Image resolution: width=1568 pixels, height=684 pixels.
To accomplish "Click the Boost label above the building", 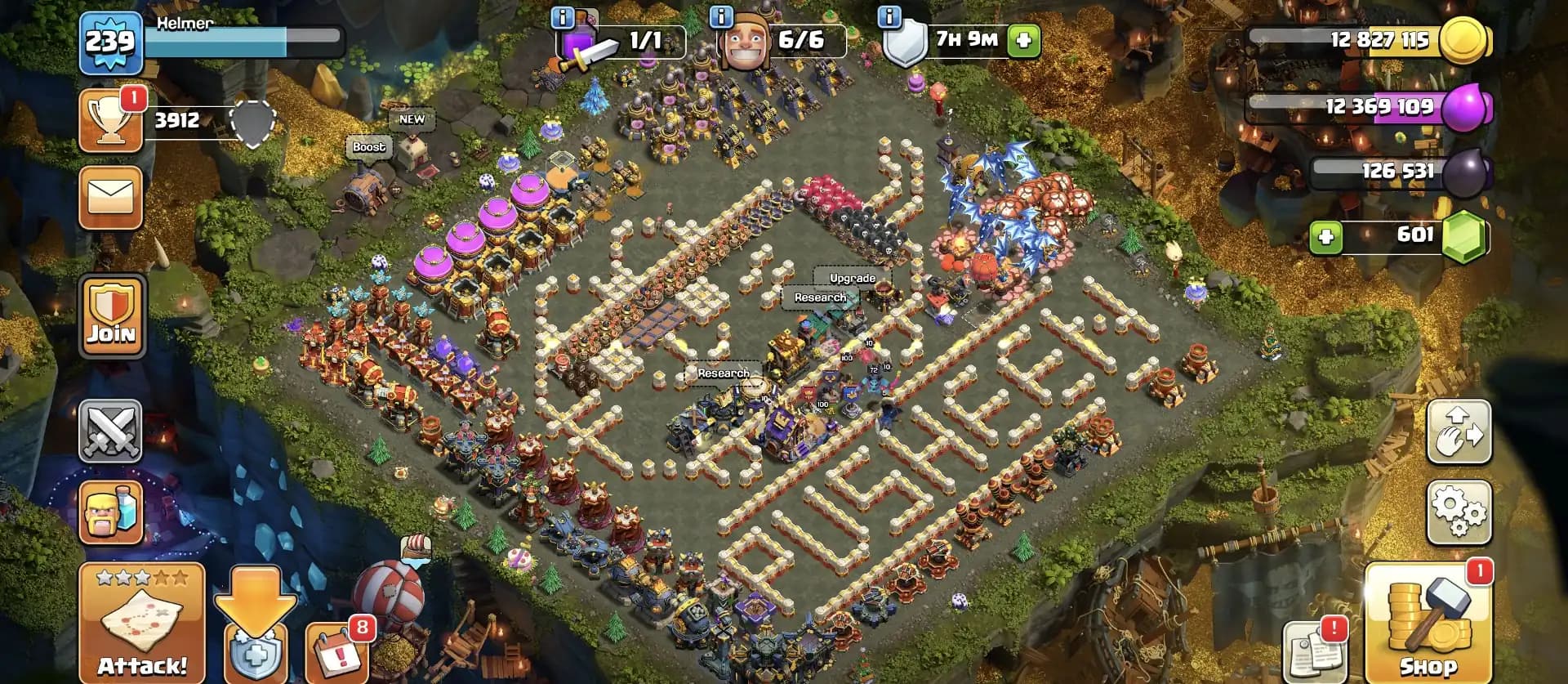I will point(368,147).
